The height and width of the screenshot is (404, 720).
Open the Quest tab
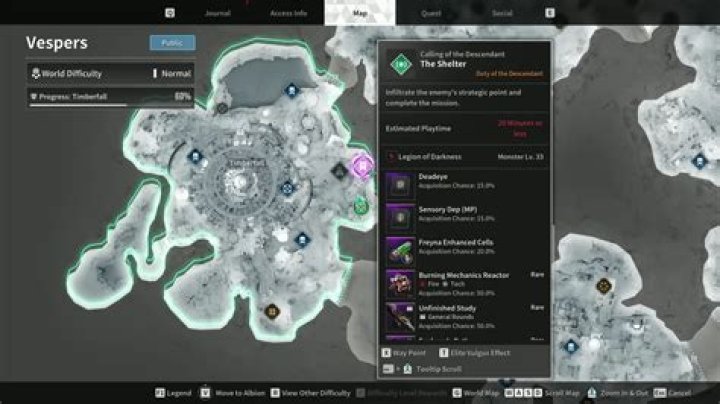(x=431, y=14)
